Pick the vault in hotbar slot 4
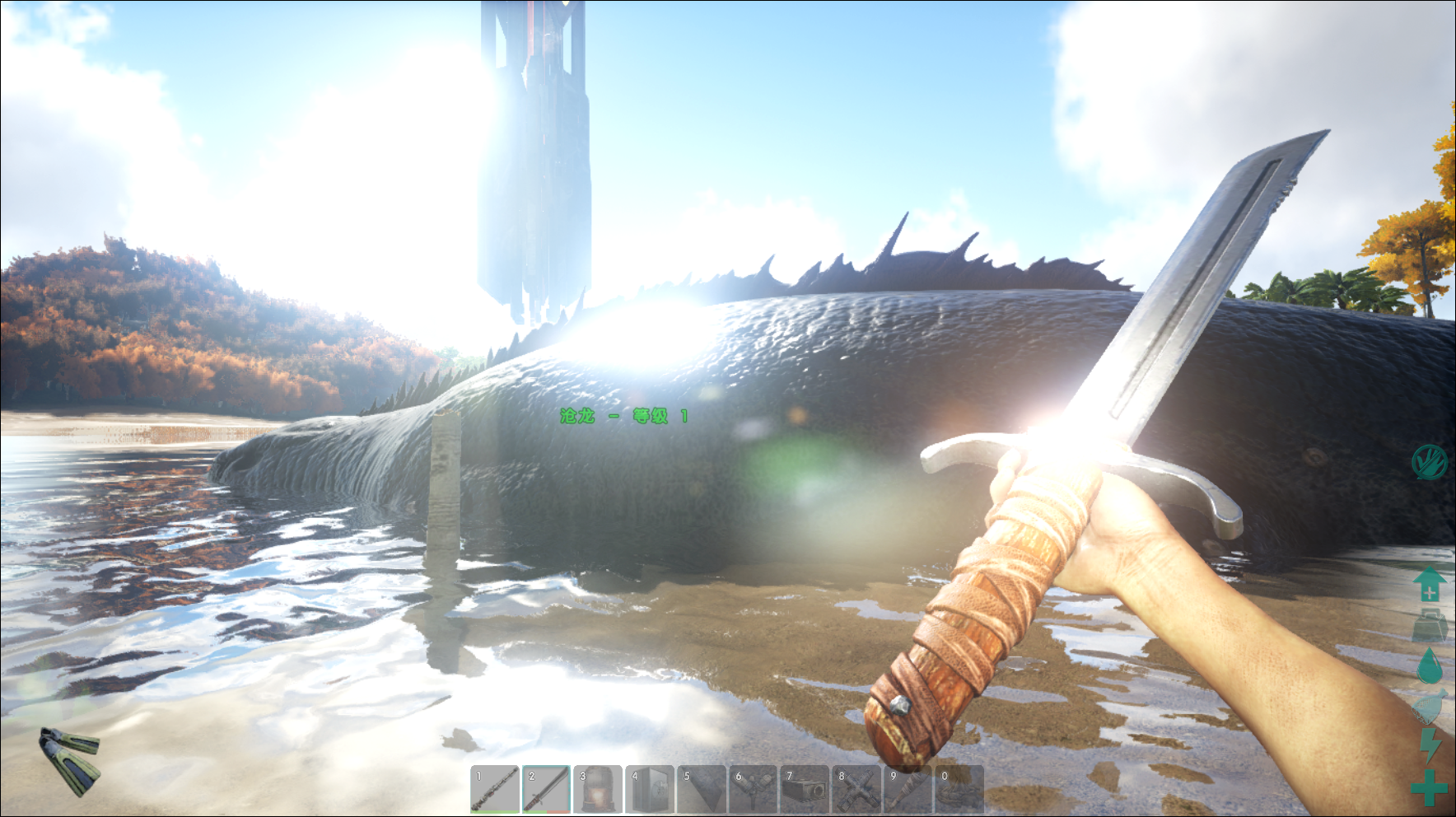The image size is (1456, 817). coord(650,789)
